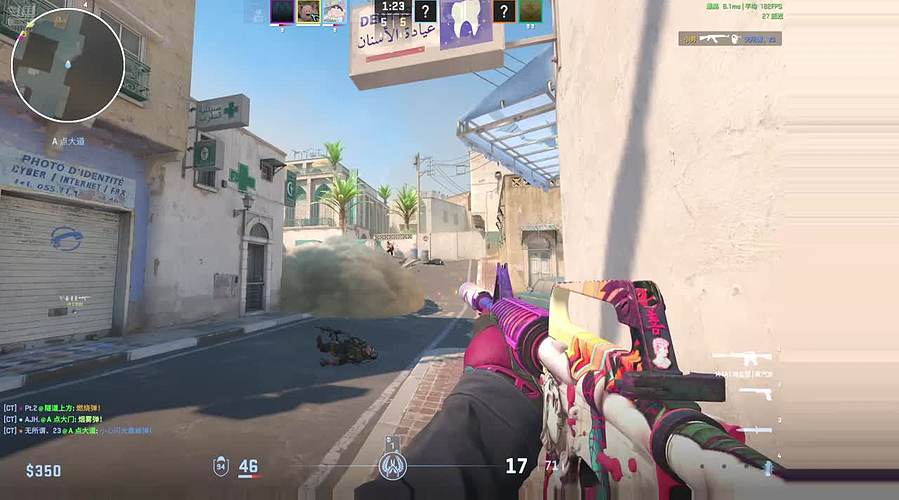899x500 pixels.
Task: Open the team chat message log
Action: coord(77,419)
